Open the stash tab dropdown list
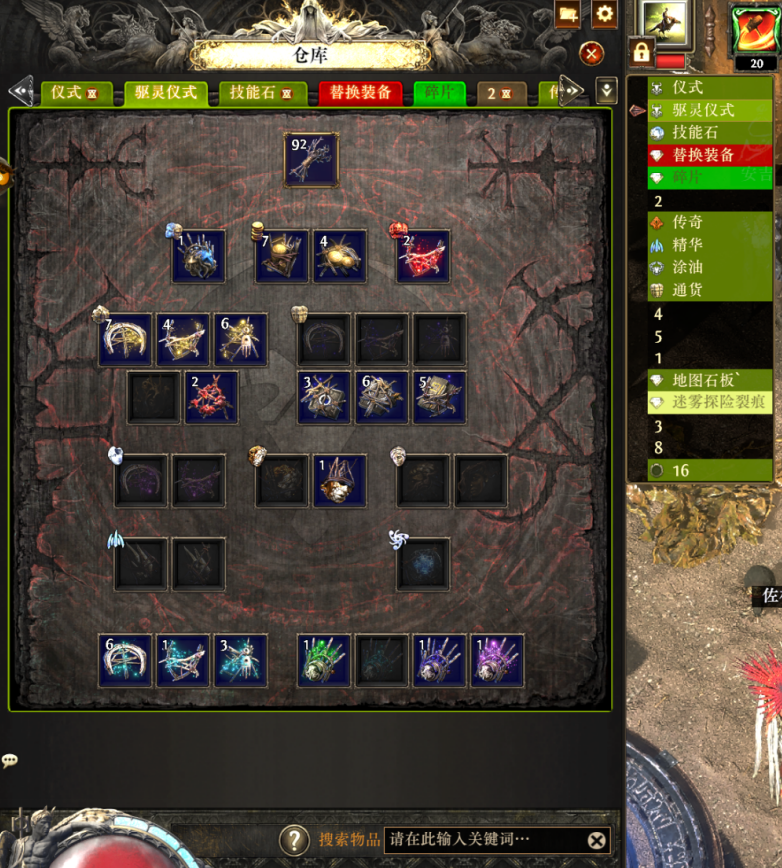The image size is (782, 868). (x=606, y=91)
